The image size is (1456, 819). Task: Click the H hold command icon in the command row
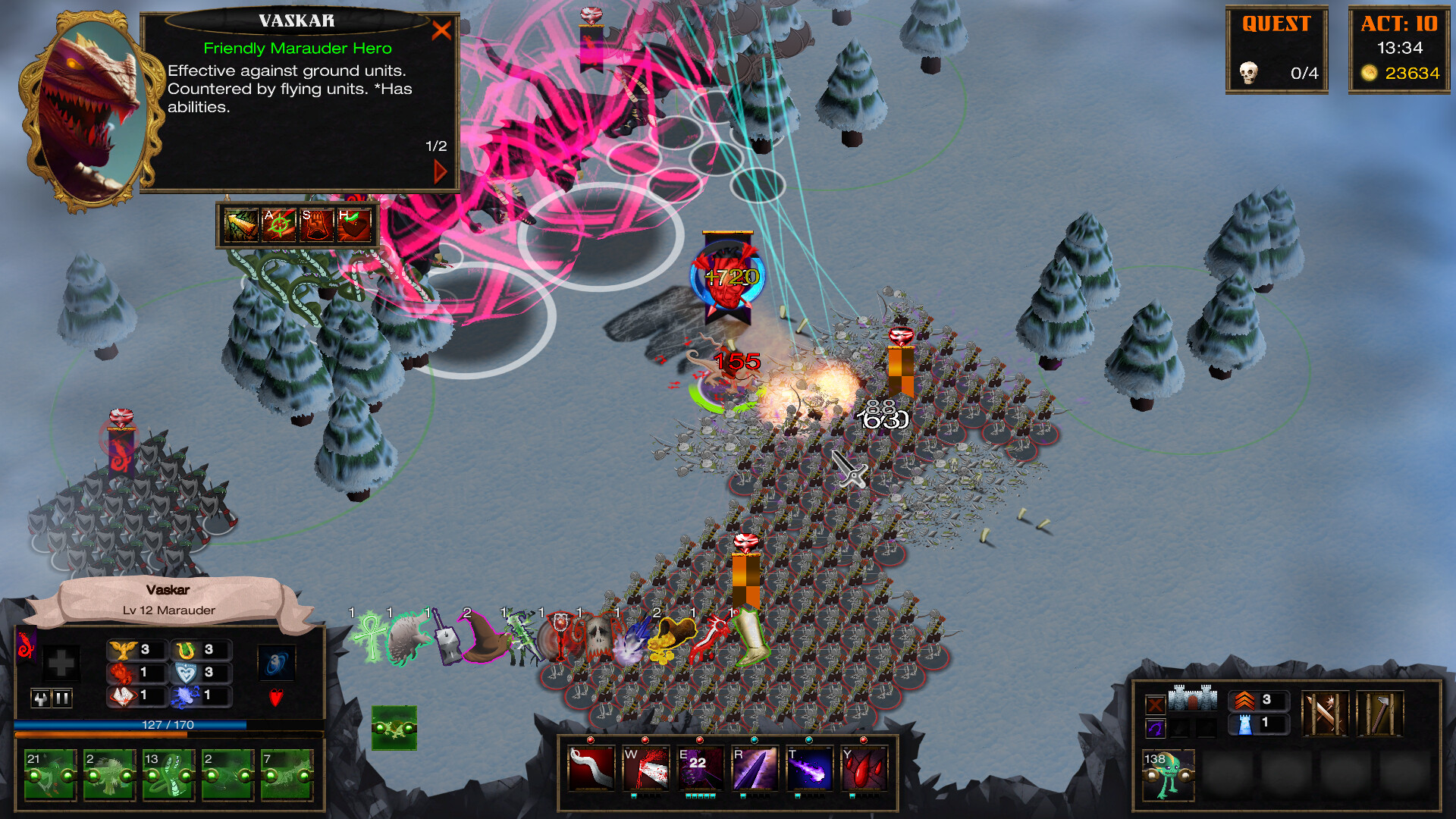(356, 224)
